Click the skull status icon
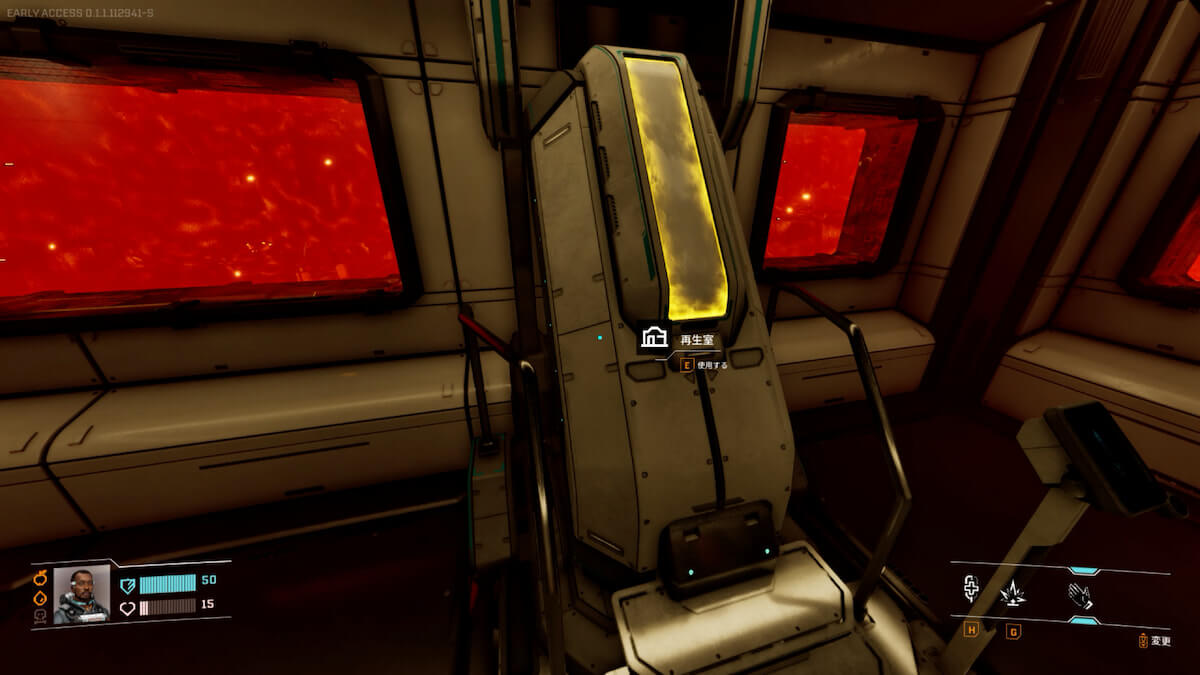 click(x=41, y=616)
